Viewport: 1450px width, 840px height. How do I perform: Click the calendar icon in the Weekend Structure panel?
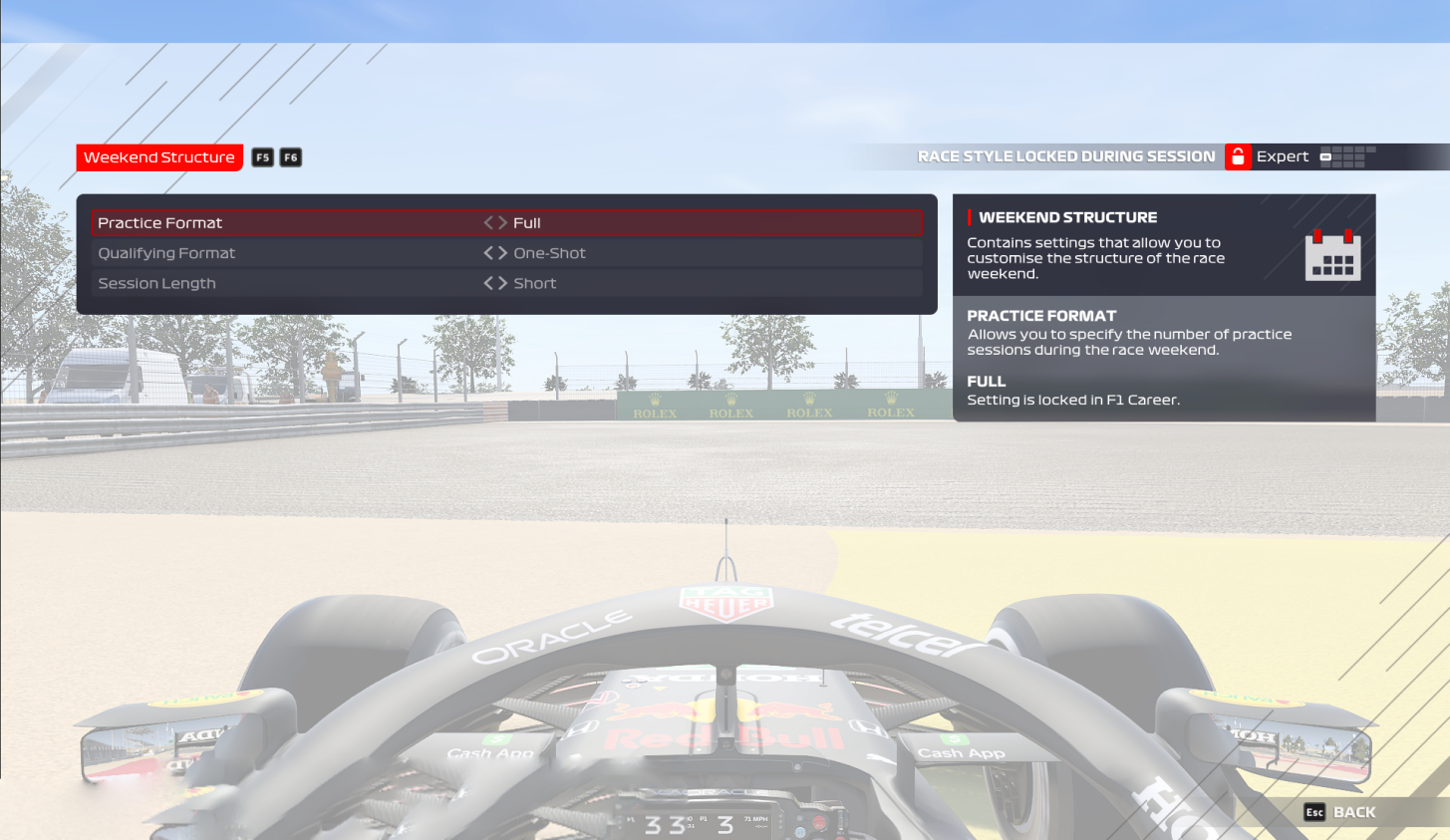coord(1332,255)
